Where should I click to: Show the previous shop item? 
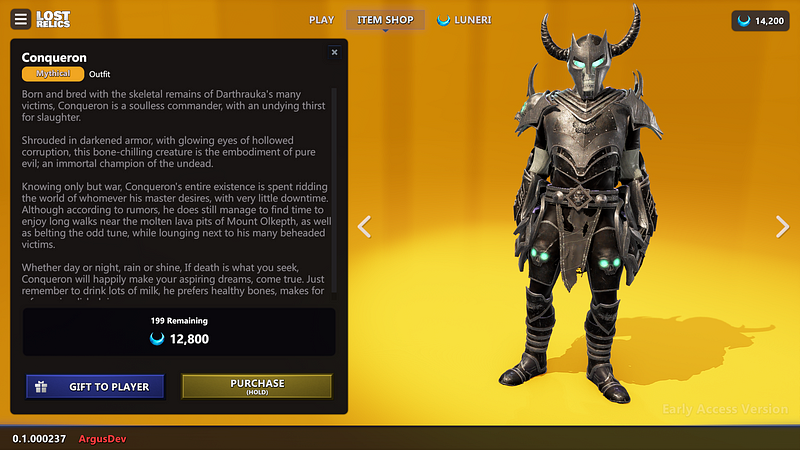pyautogui.click(x=365, y=227)
